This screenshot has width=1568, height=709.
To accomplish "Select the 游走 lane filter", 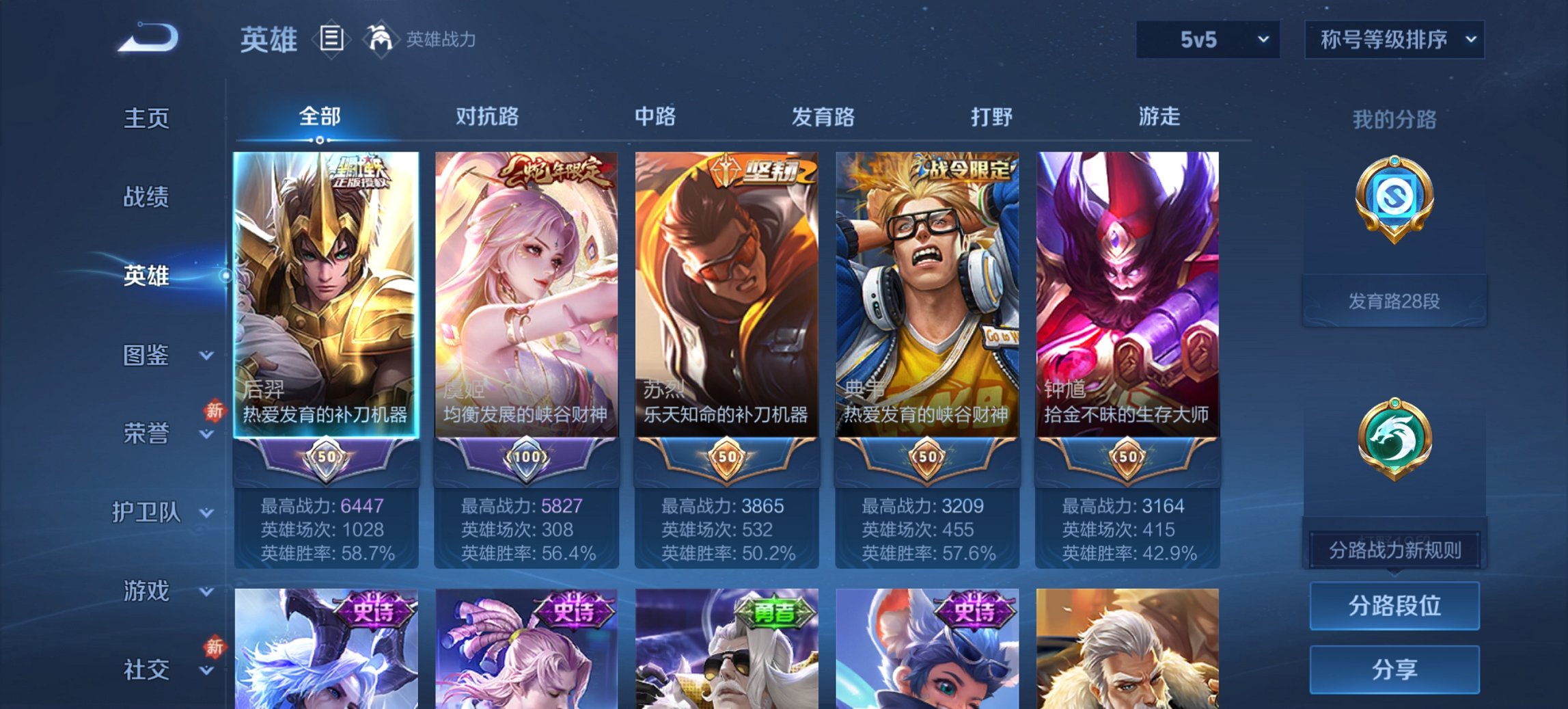I will pyautogui.click(x=1159, y=117).
